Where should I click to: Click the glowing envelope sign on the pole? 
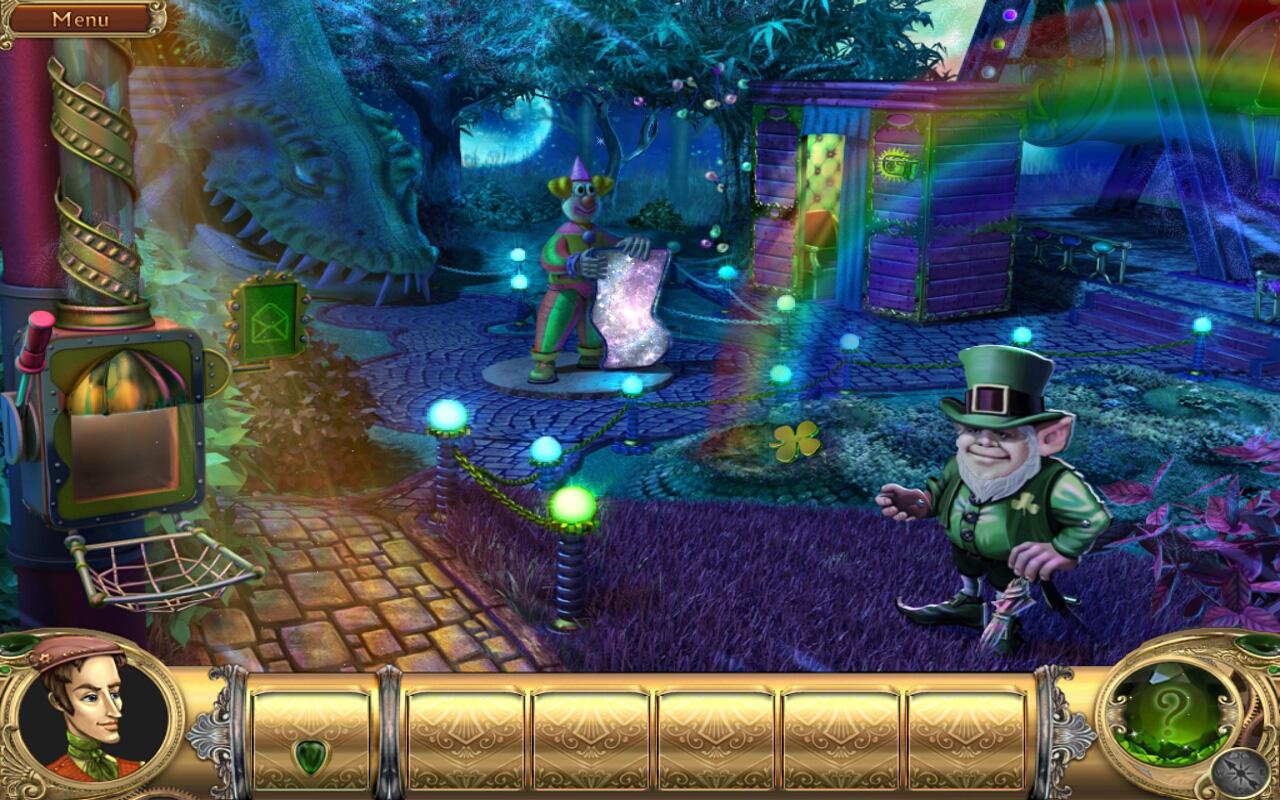tap(271, 318)
